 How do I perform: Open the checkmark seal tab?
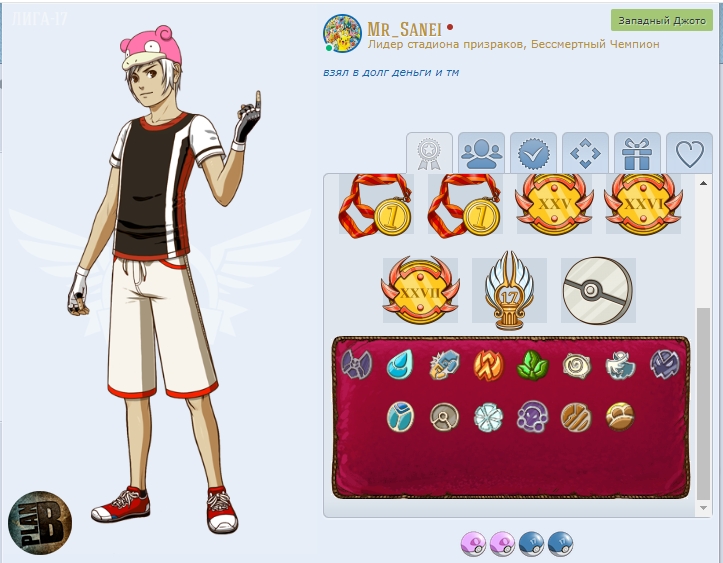pyautogui.click(x=534, y=153)
